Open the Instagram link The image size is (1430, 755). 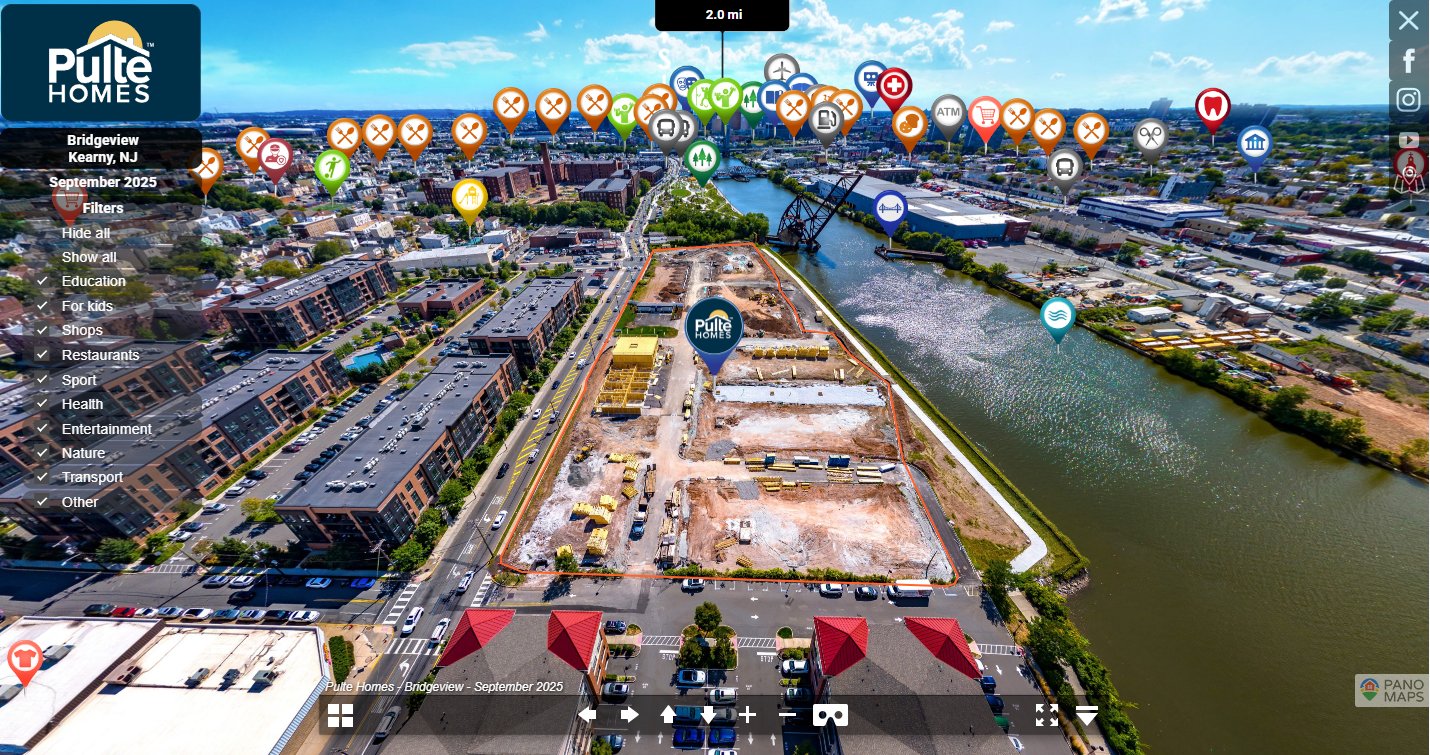pyautogui.click(x=1409, y=100)
